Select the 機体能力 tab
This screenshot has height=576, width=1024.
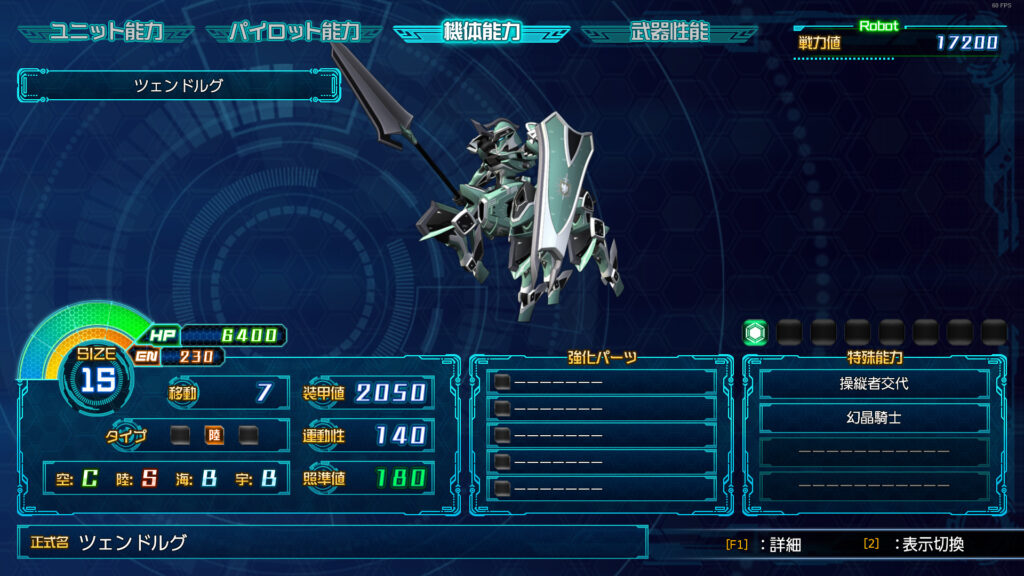[x=481, y=32]
